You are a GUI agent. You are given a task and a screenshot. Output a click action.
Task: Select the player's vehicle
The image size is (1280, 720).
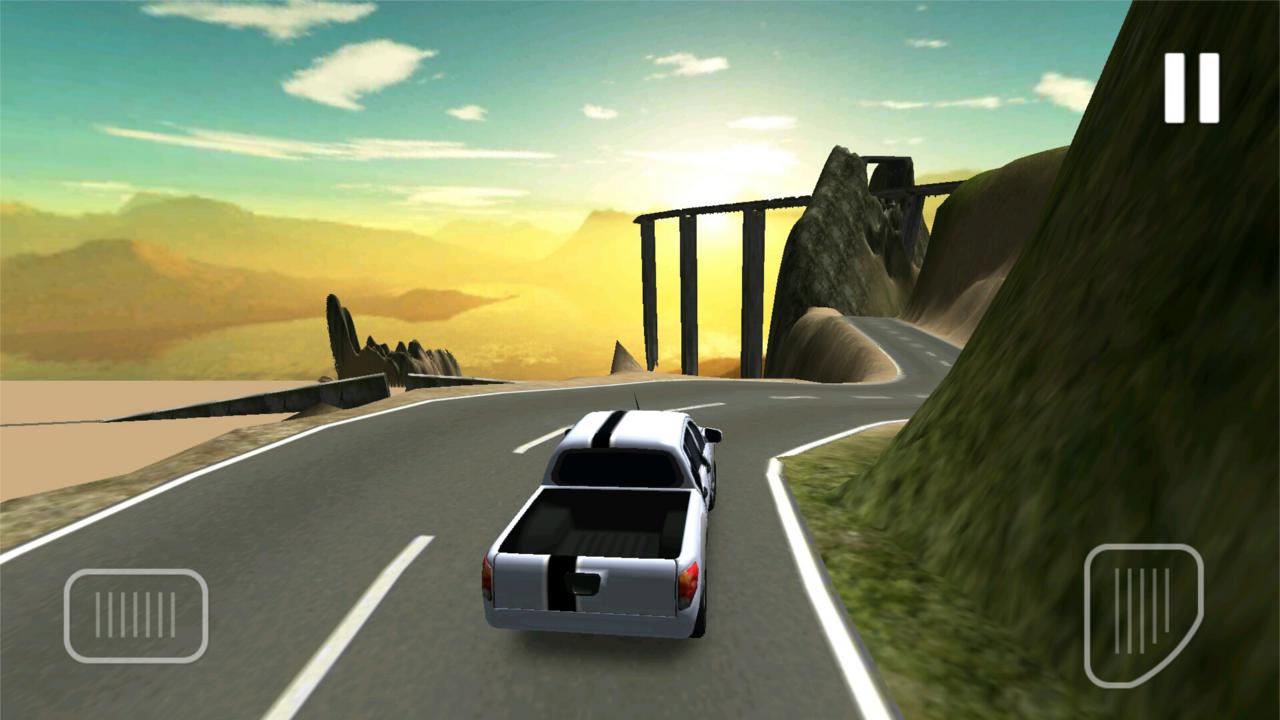click(x=600, y=520)
